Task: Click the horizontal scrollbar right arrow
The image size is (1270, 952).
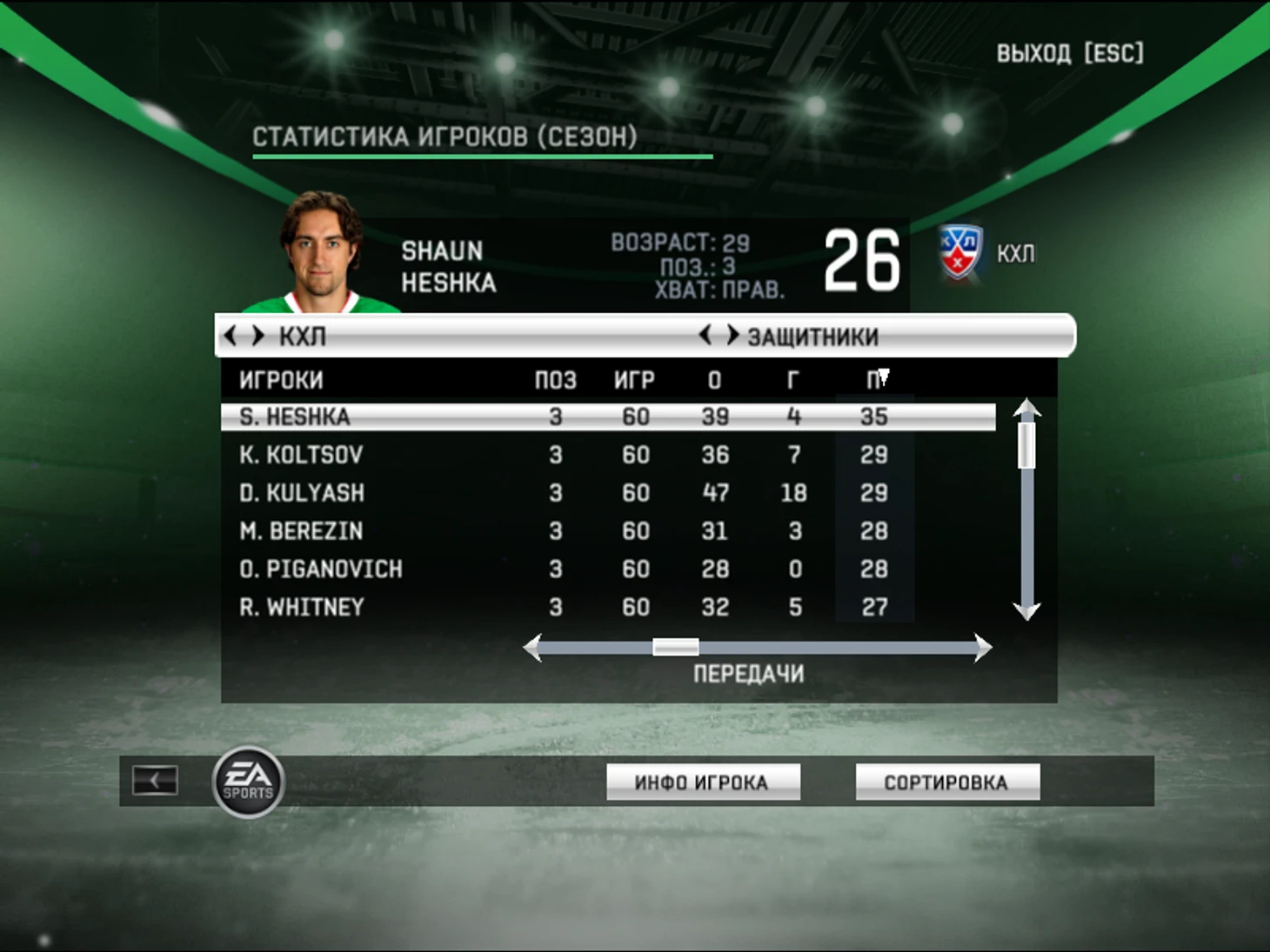Action: click(x=982, y=648)
